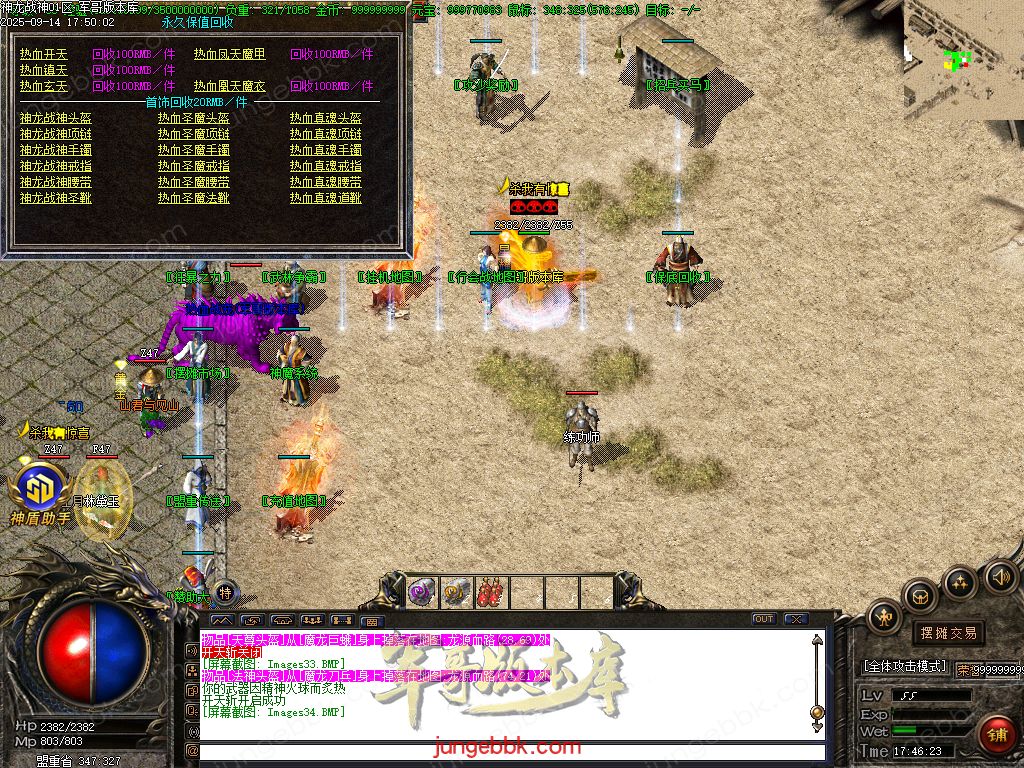The width and height of the screenshot is (1024, 768).
Task: Open the round 铺 shop button
Action: point(996,733)
